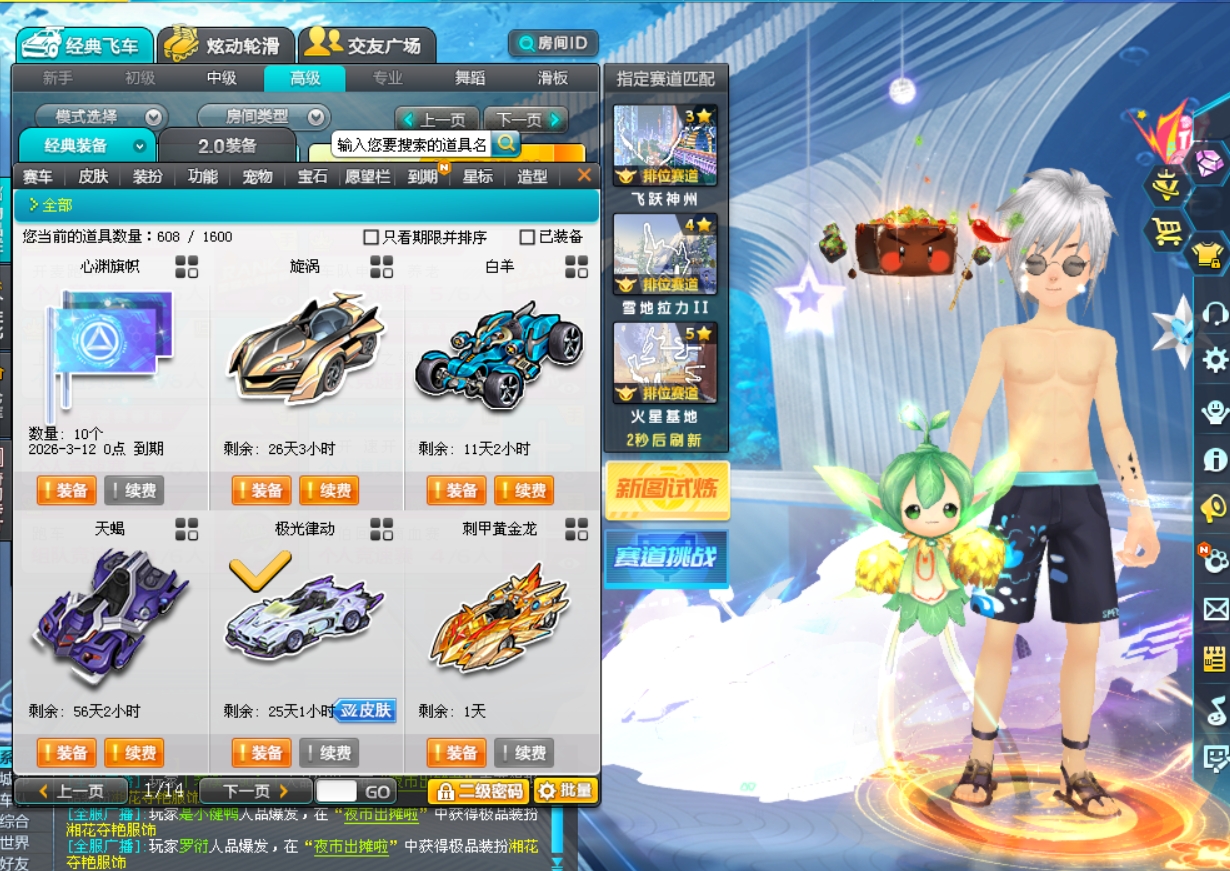Open the 二级密码 lock button

478,792
